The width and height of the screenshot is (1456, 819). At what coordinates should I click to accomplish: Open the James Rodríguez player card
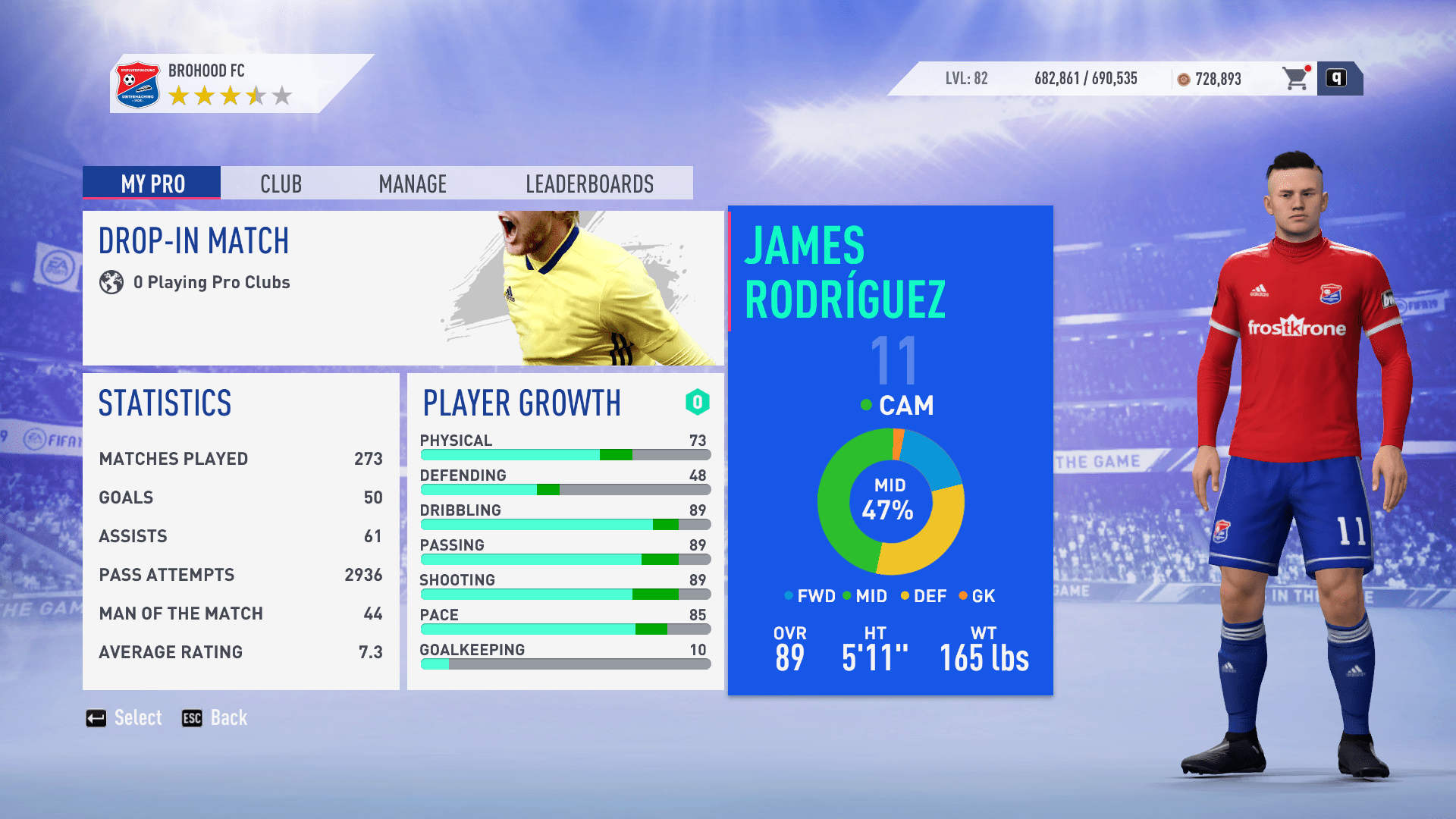click(x=890, y=450)
